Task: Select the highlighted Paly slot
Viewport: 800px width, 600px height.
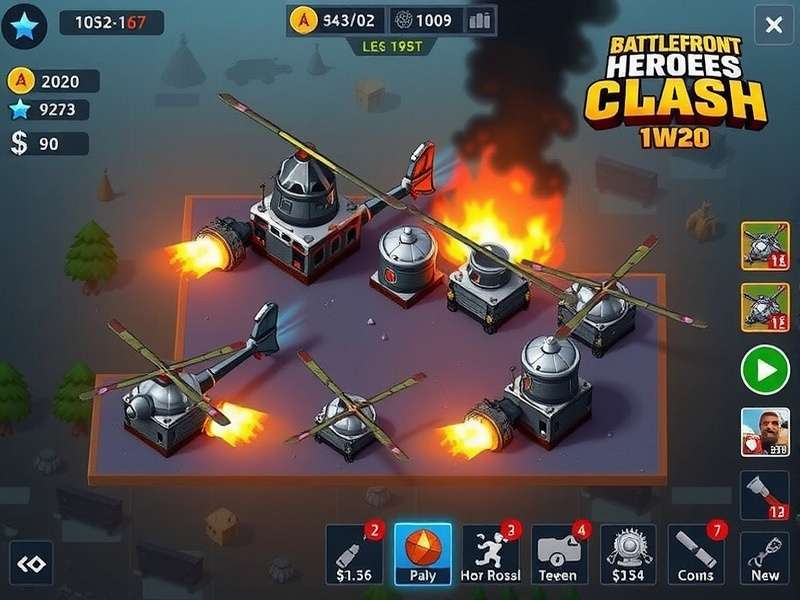Action: coord(422,552)
